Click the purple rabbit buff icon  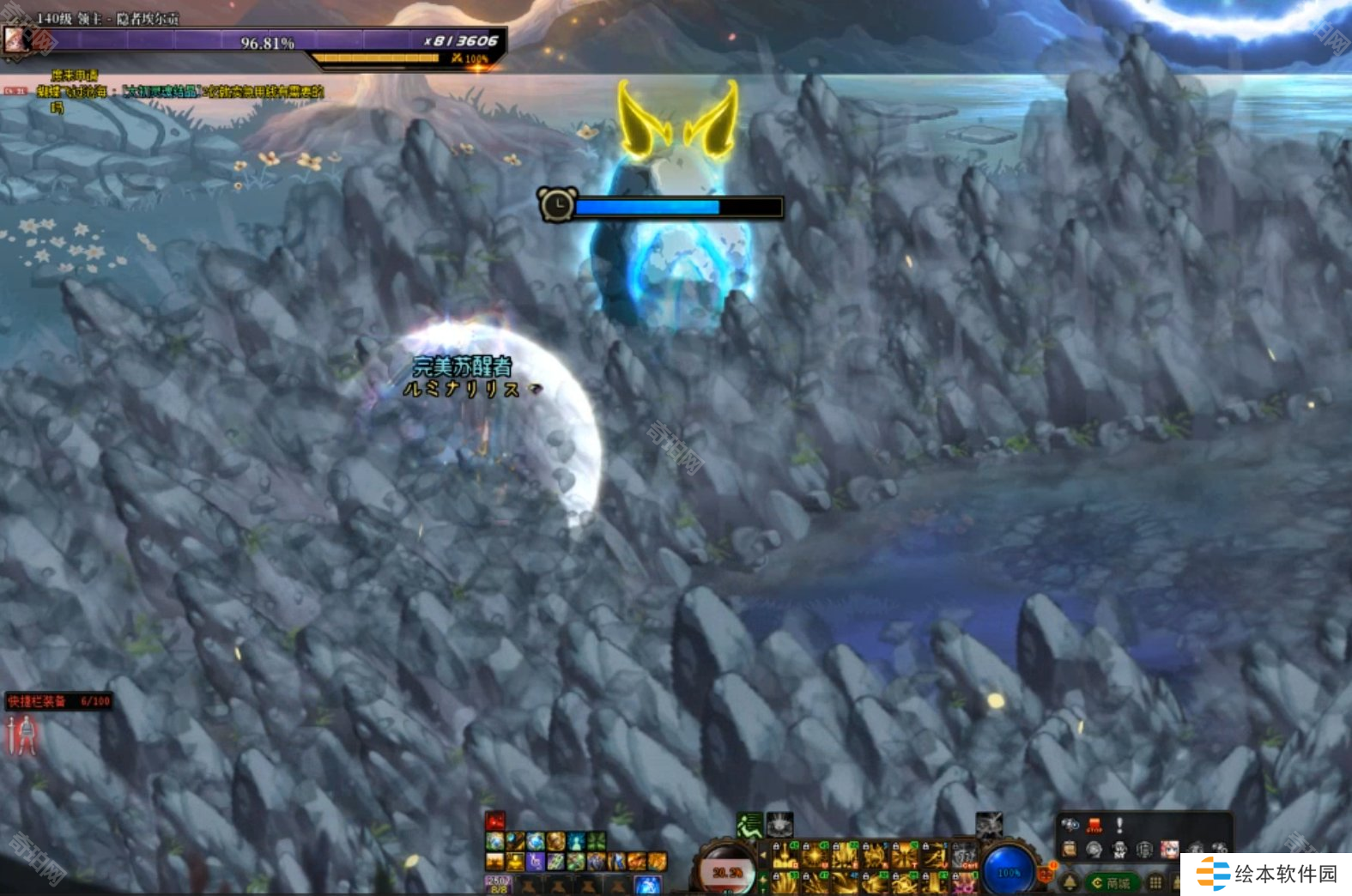click(x=535, y=860)
